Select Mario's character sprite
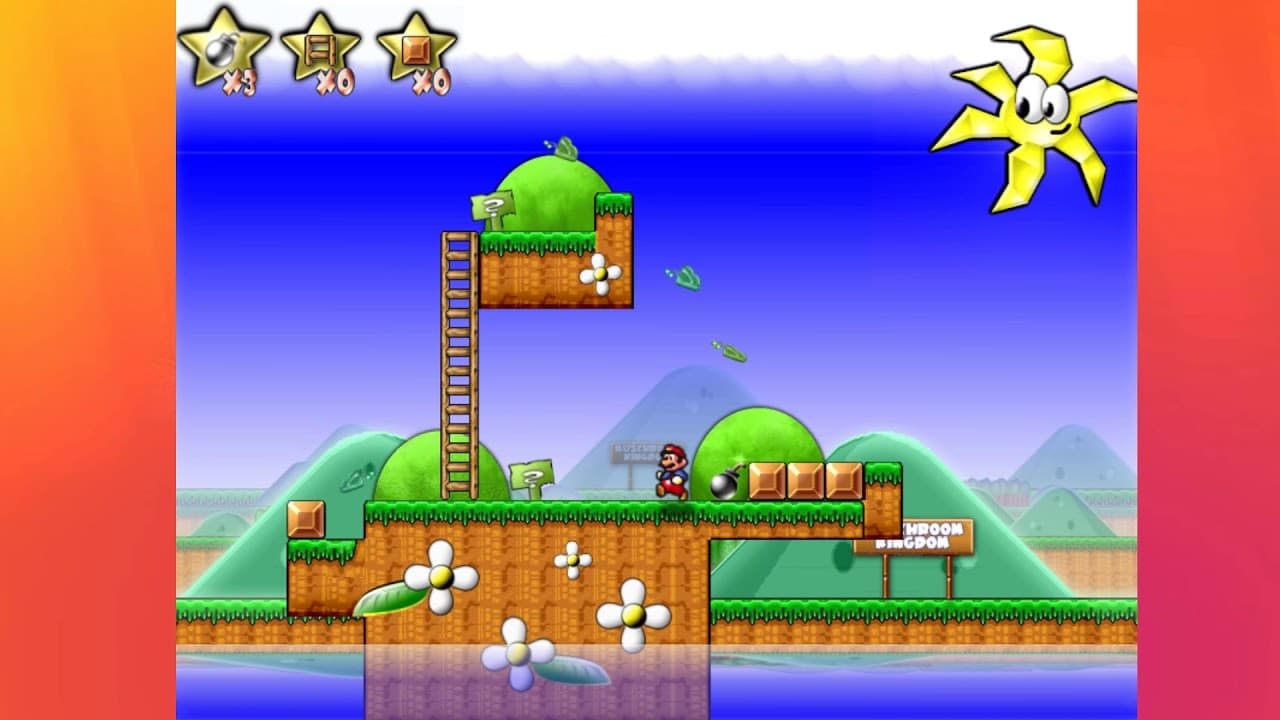Image resolution: width=1280 pixels, height=720 pixels. coord(672,470)
